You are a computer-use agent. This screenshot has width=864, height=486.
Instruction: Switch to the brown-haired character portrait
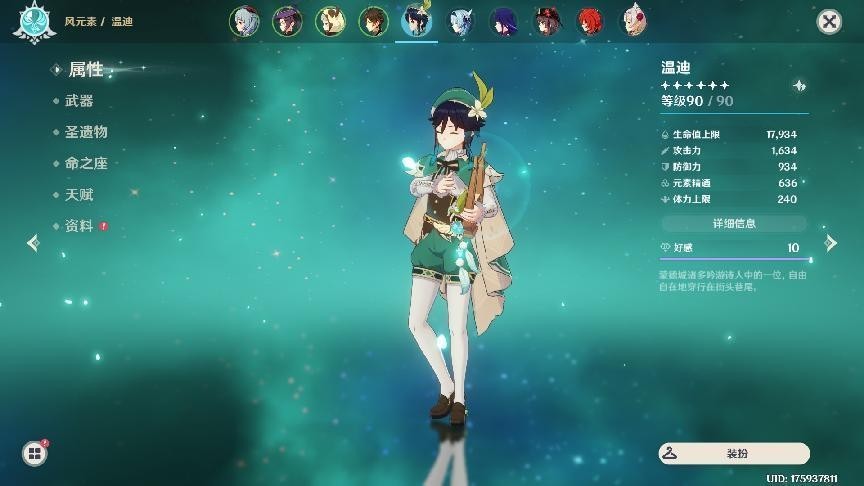373,21
